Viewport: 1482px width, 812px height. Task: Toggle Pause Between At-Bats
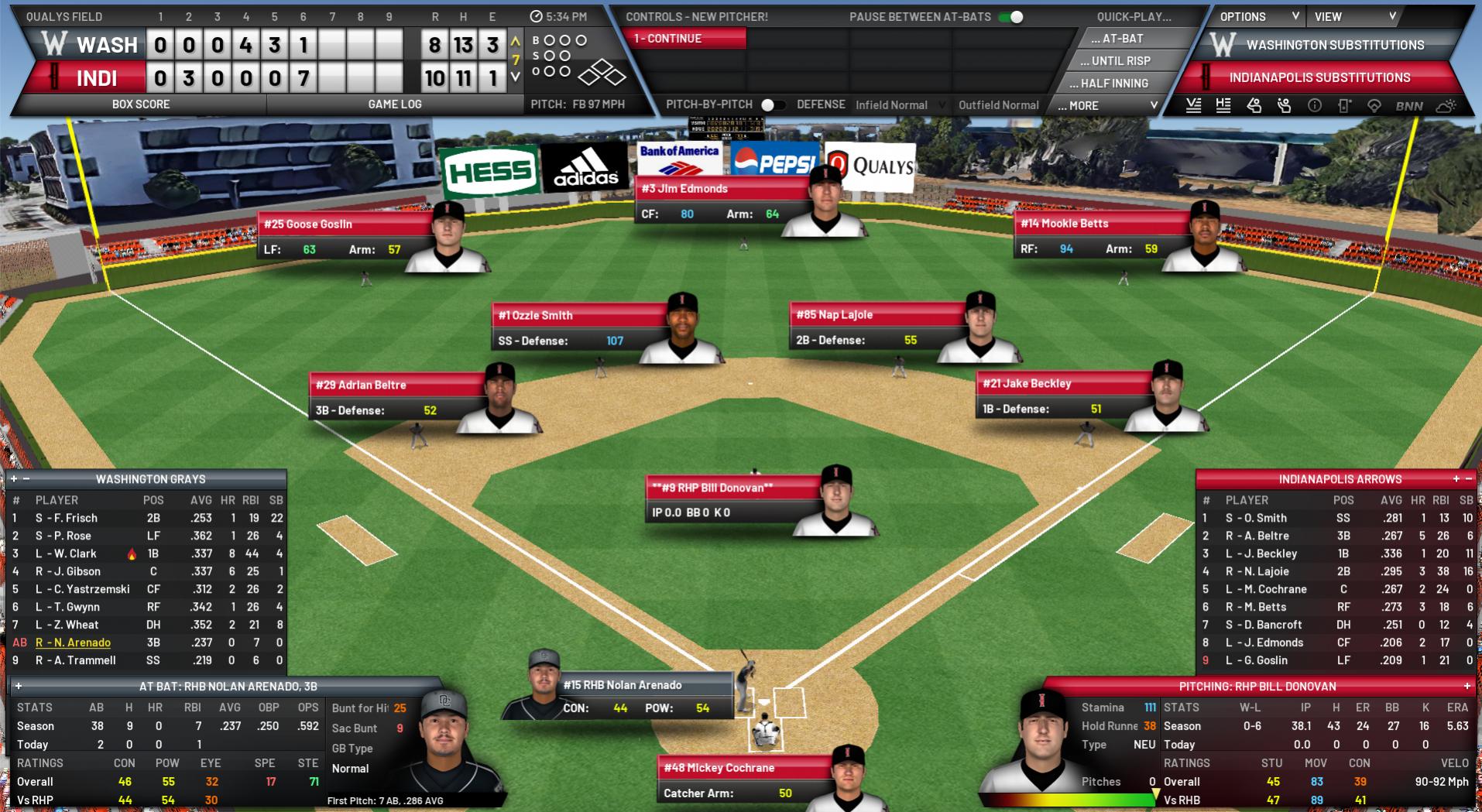[1011, 17]
